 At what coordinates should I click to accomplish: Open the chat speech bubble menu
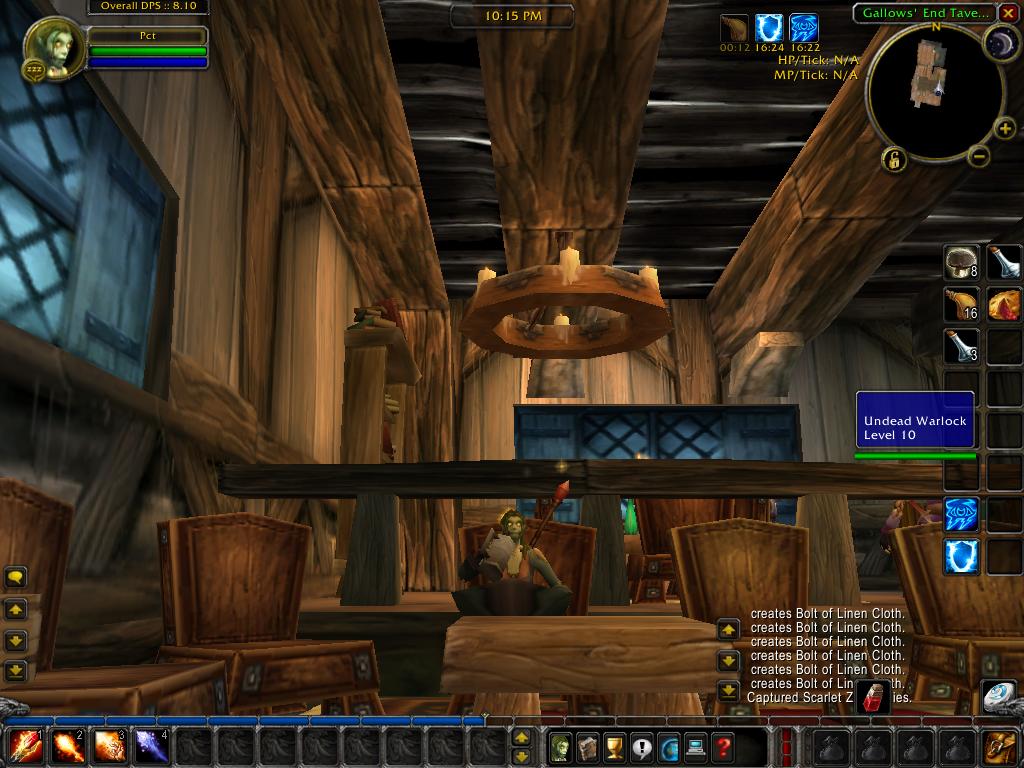[16, 577]
